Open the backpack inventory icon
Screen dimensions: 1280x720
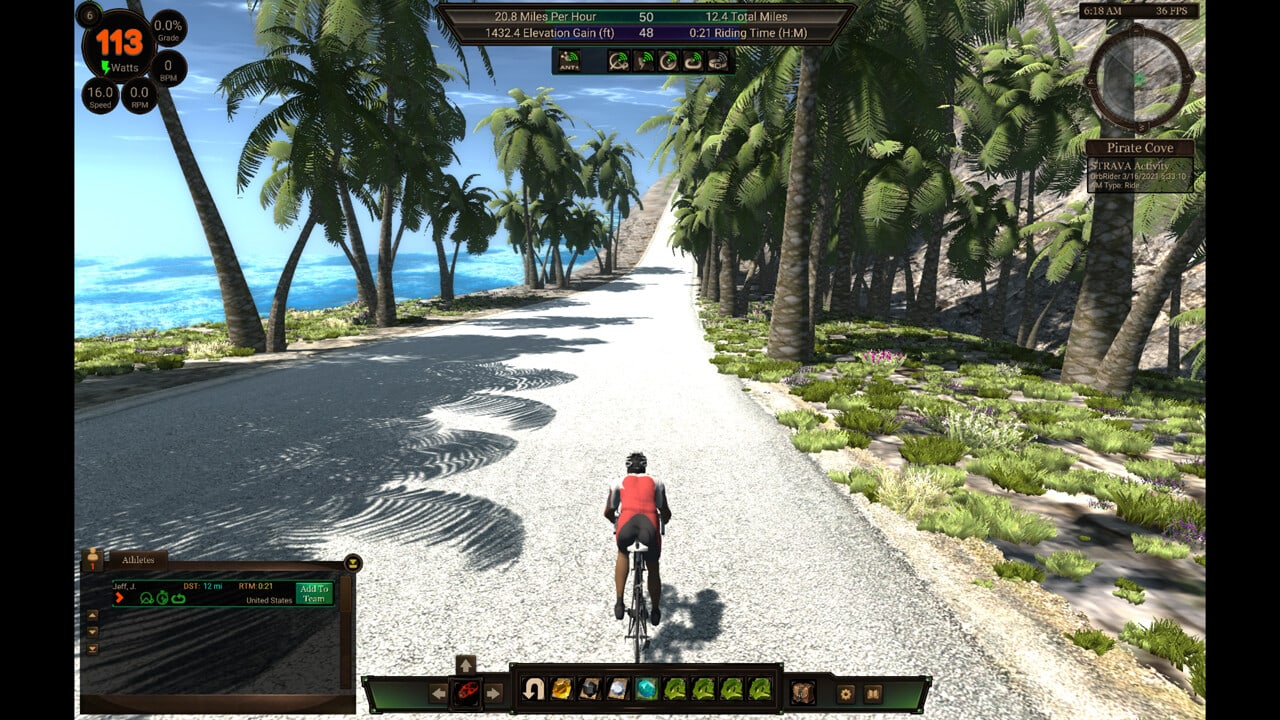[x=802, y=691]
